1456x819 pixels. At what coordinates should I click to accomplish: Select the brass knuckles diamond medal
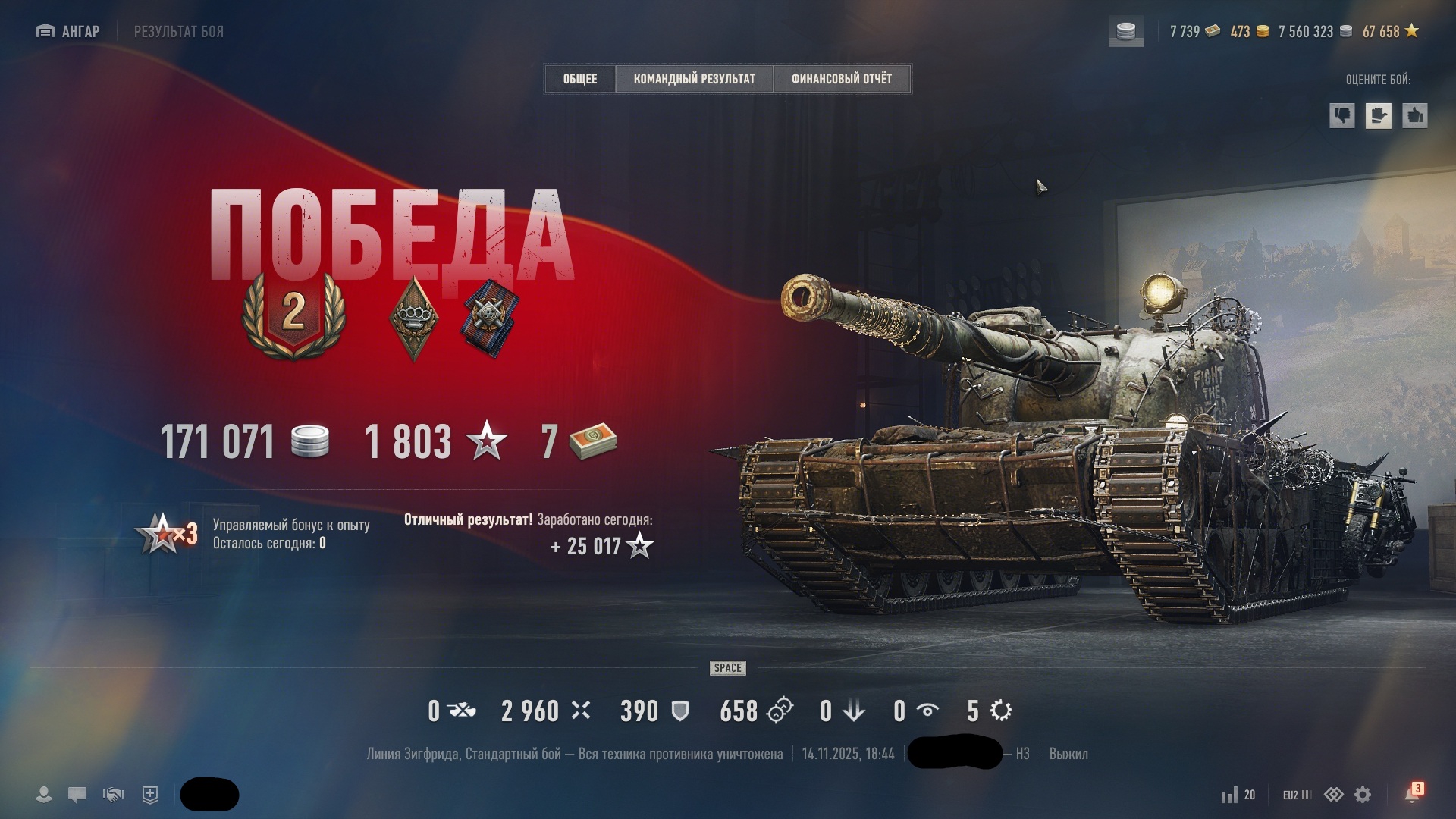pos(413,318)
